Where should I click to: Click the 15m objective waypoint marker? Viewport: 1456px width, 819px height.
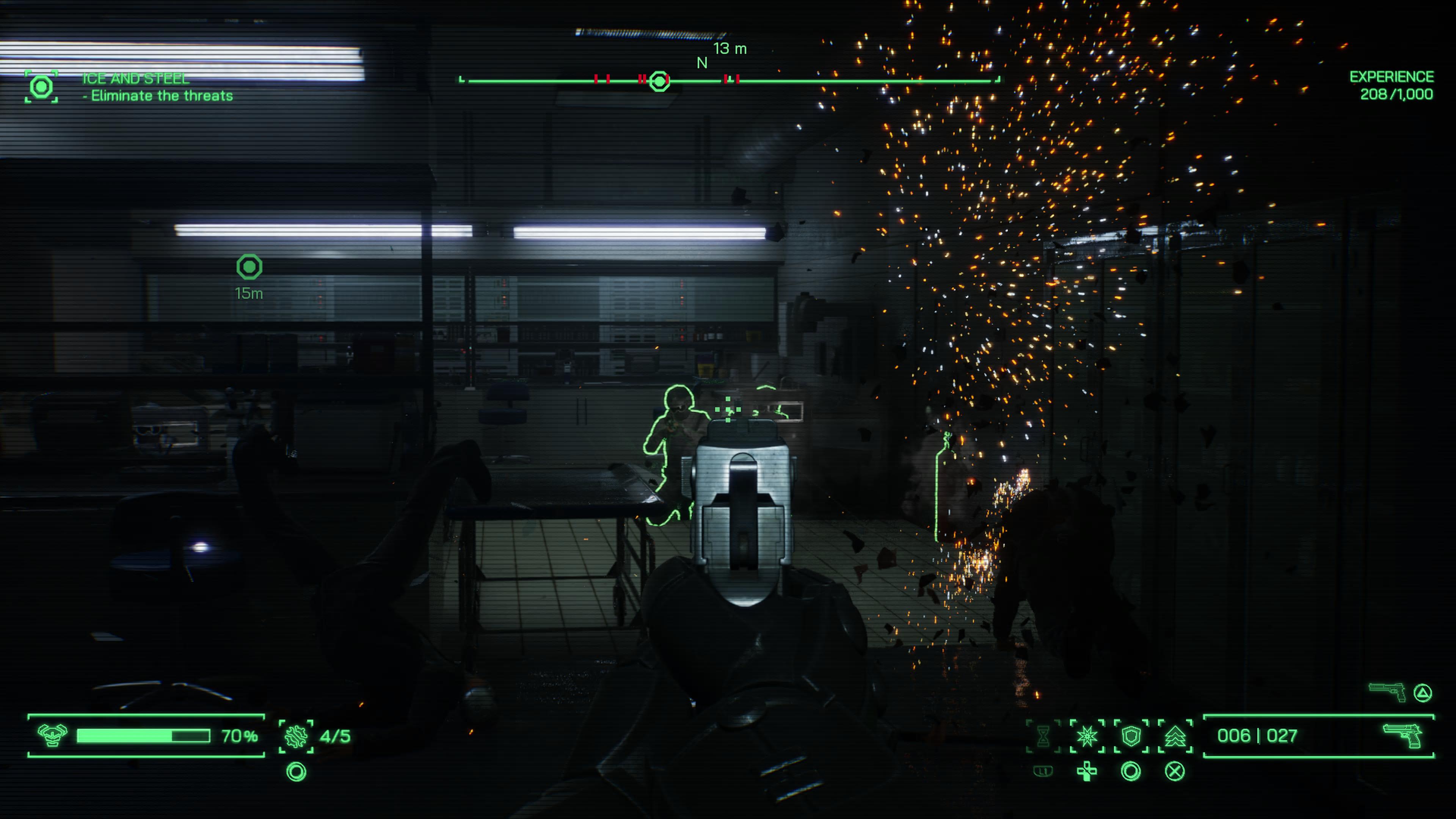[x=249, y=267]
